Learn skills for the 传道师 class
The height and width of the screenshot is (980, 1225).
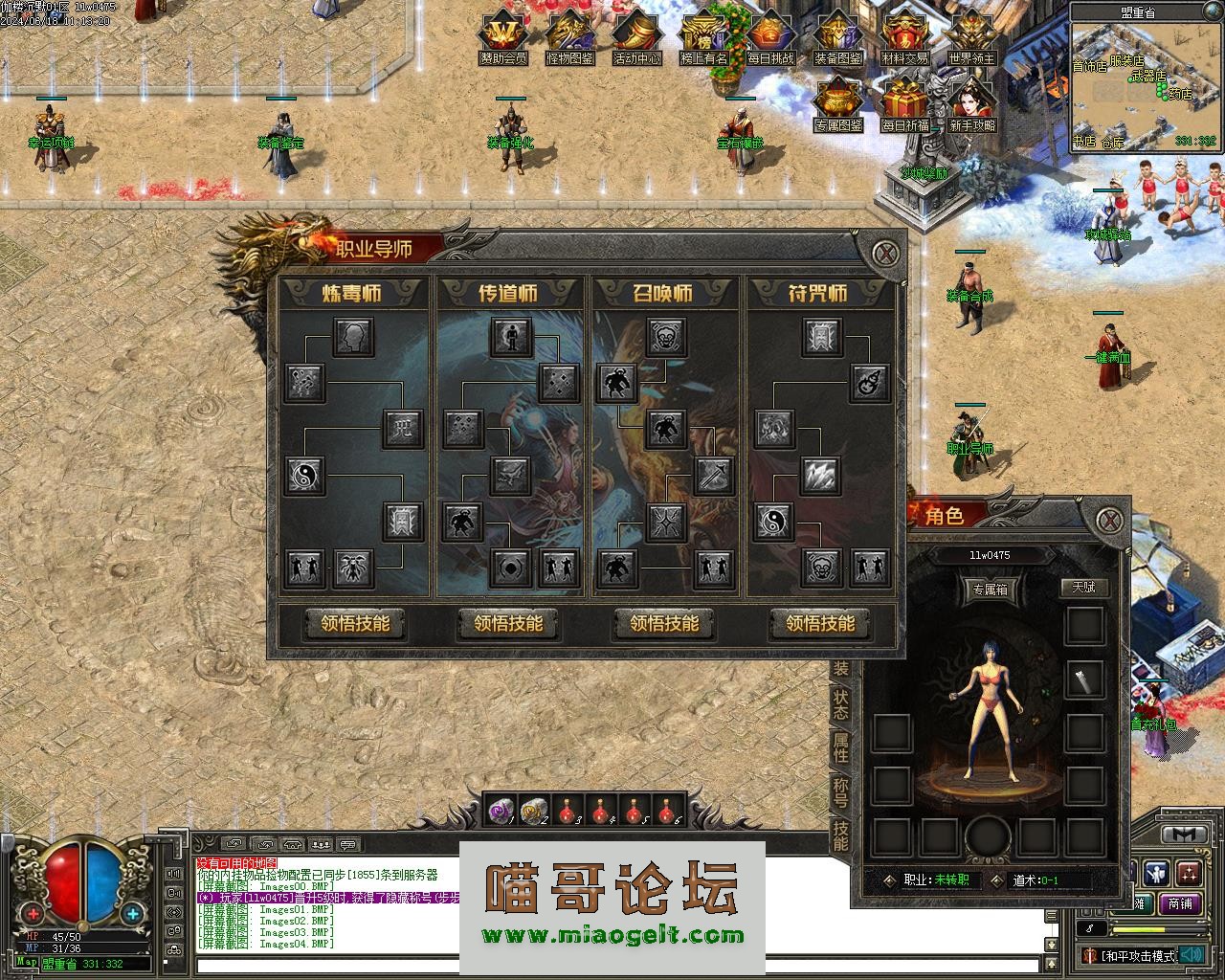pyautogui.click(x=508, y=624)
